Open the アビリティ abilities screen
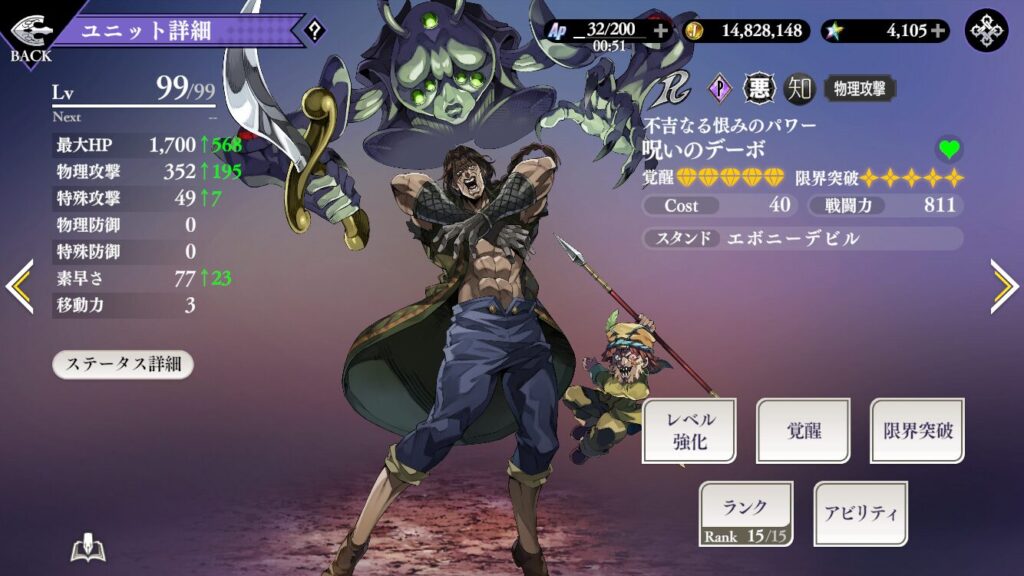 pos(860,514)
